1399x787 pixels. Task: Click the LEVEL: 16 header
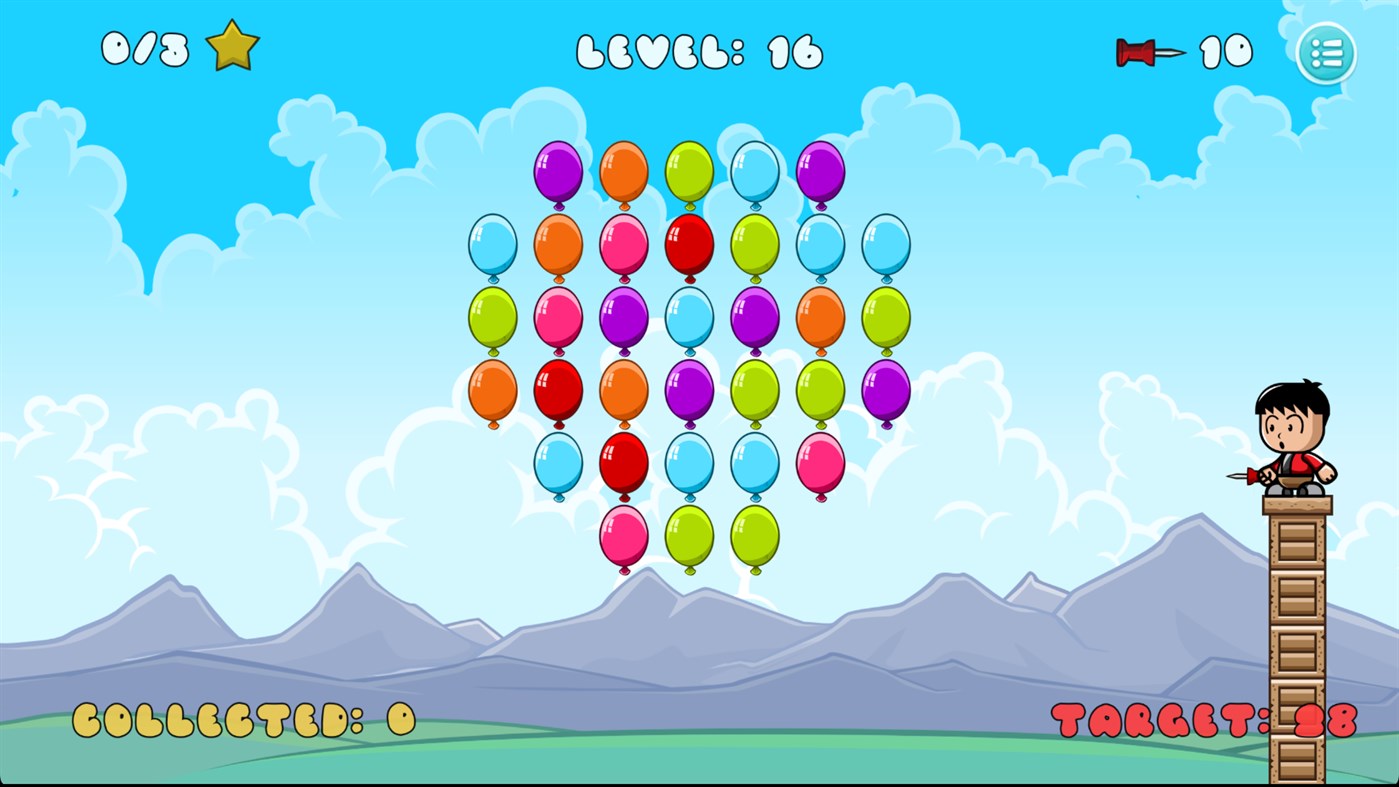tap(700, 50)
